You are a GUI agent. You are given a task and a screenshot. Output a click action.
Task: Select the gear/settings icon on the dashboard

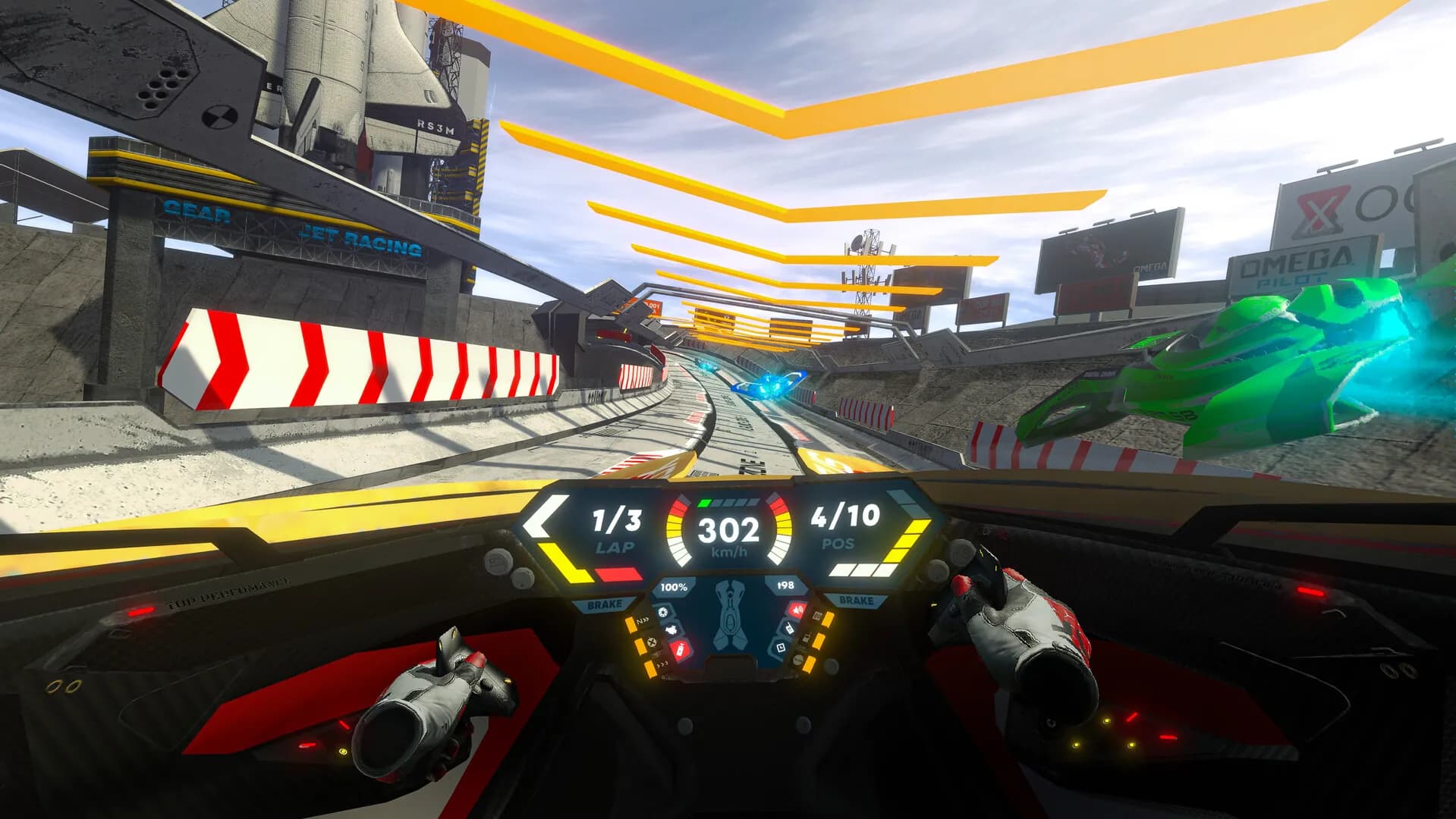click(x=663, y=611)
